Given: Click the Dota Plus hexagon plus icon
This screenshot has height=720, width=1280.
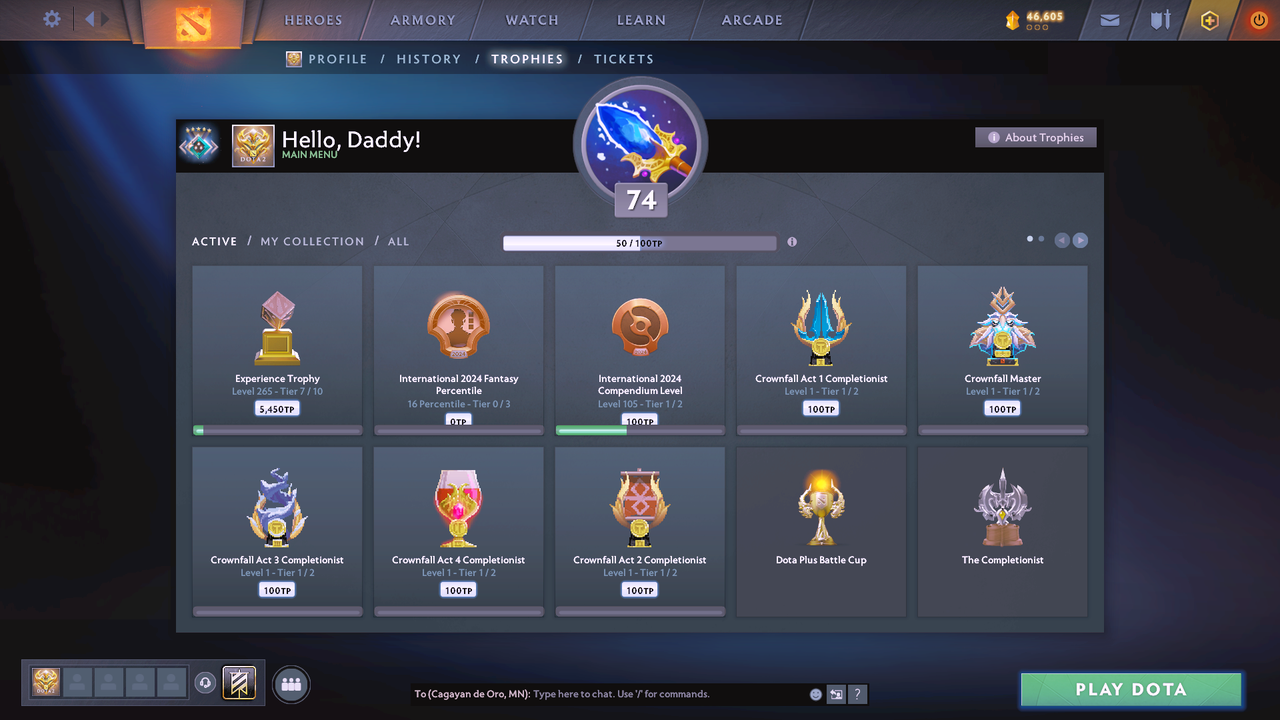Looking at the screenshot, I should click(x=1209, y=19).
